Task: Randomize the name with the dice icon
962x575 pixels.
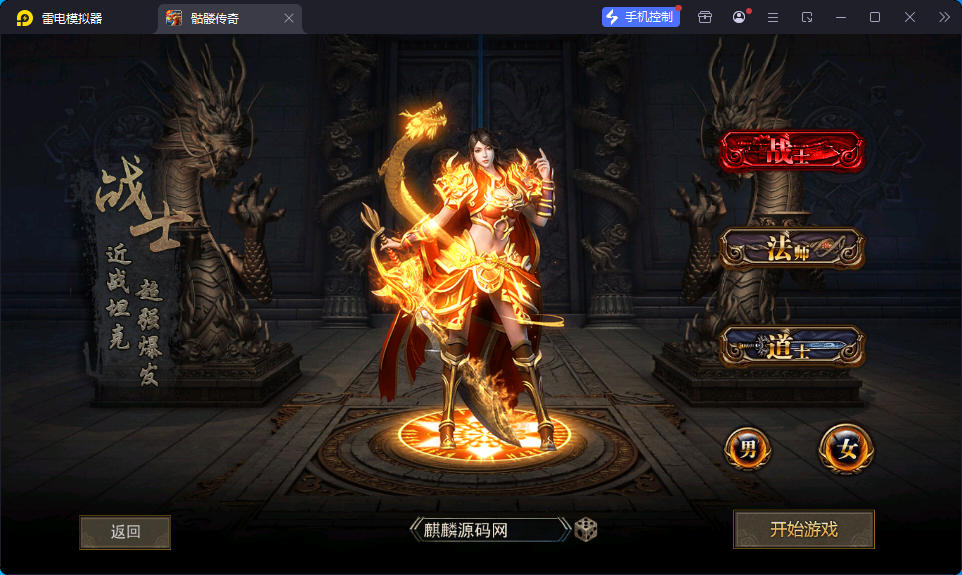Action: tap(586, 529)
